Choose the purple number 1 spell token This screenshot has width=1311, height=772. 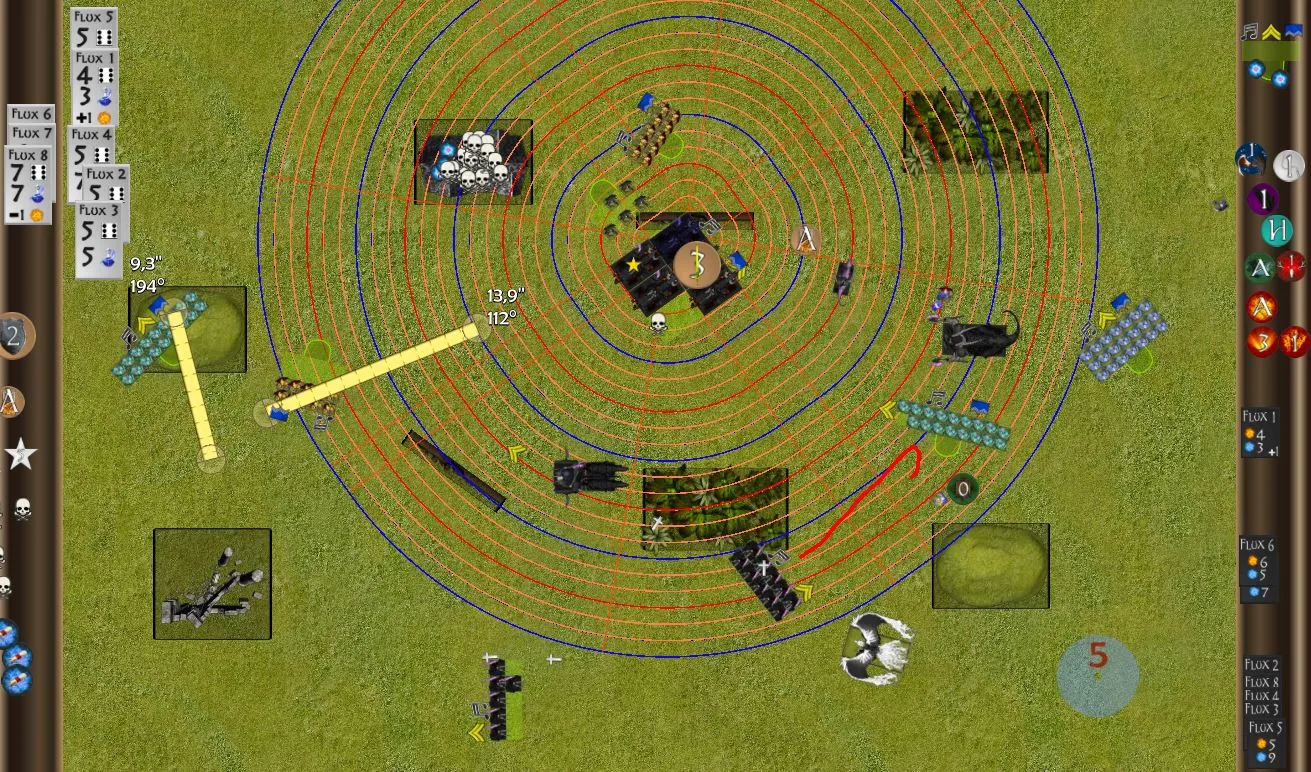point(1262,198)
